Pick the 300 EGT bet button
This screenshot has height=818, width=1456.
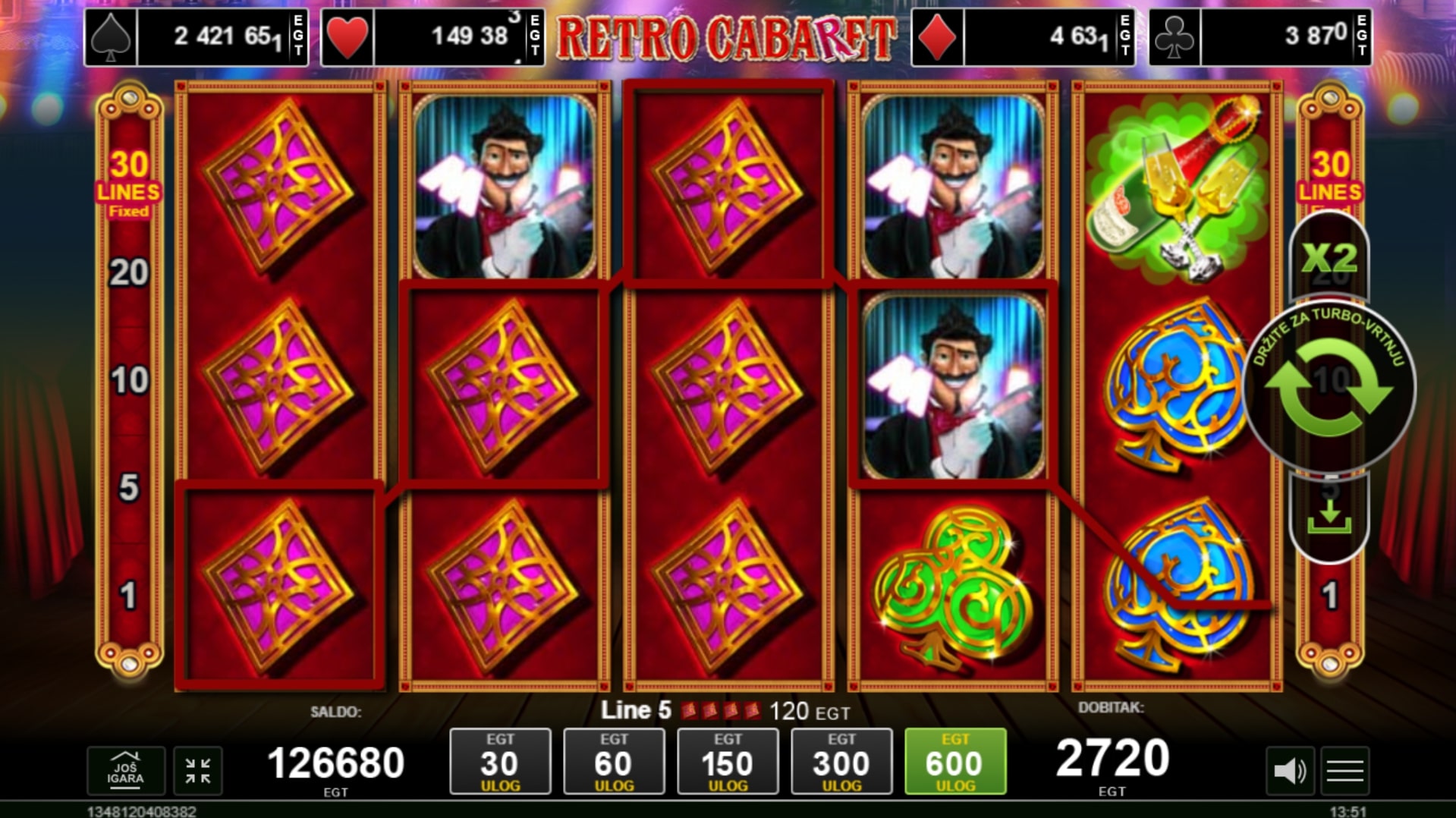pyautogui.click(x=841, y=761)
